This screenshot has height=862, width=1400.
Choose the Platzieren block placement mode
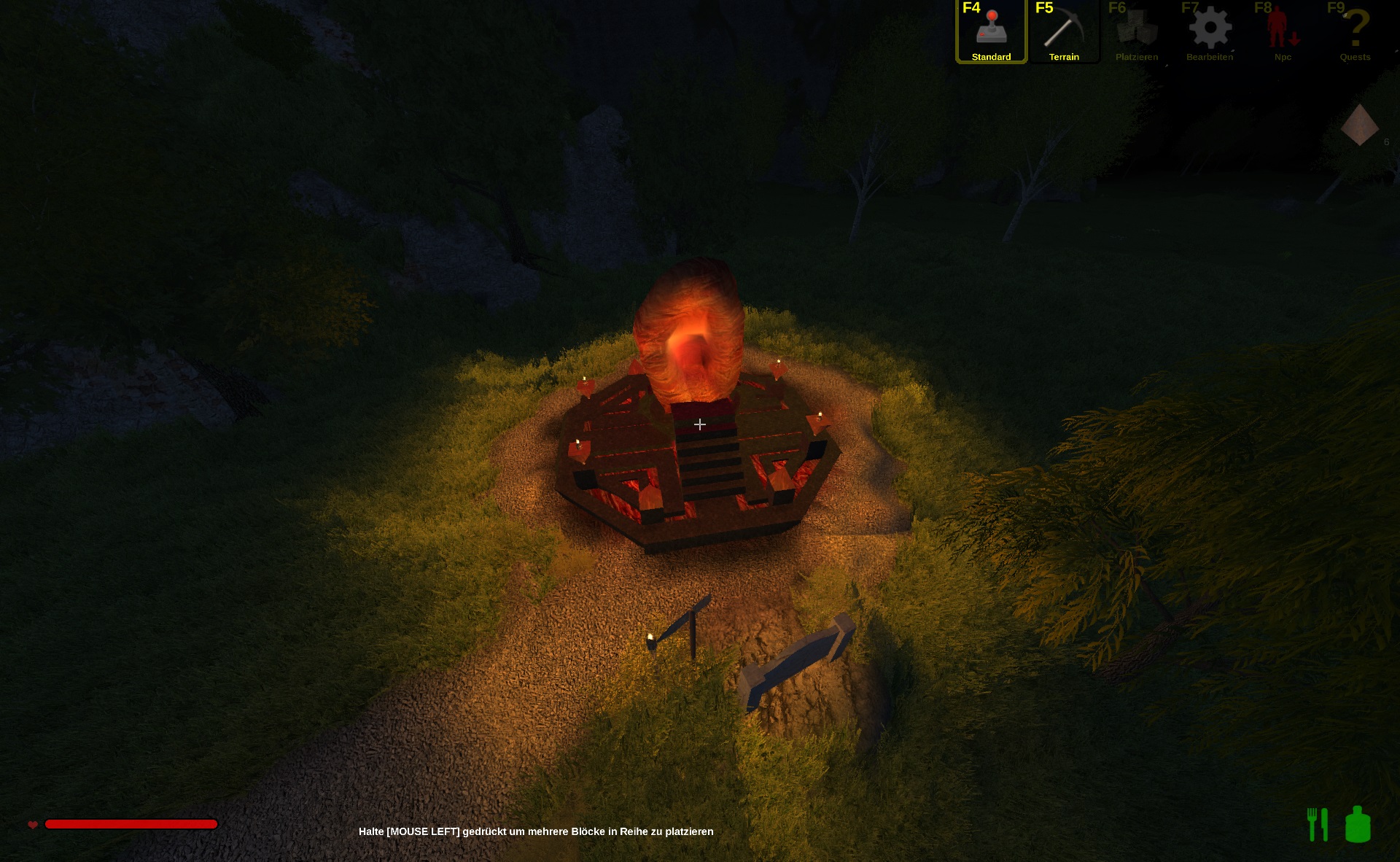(1137, 31)
